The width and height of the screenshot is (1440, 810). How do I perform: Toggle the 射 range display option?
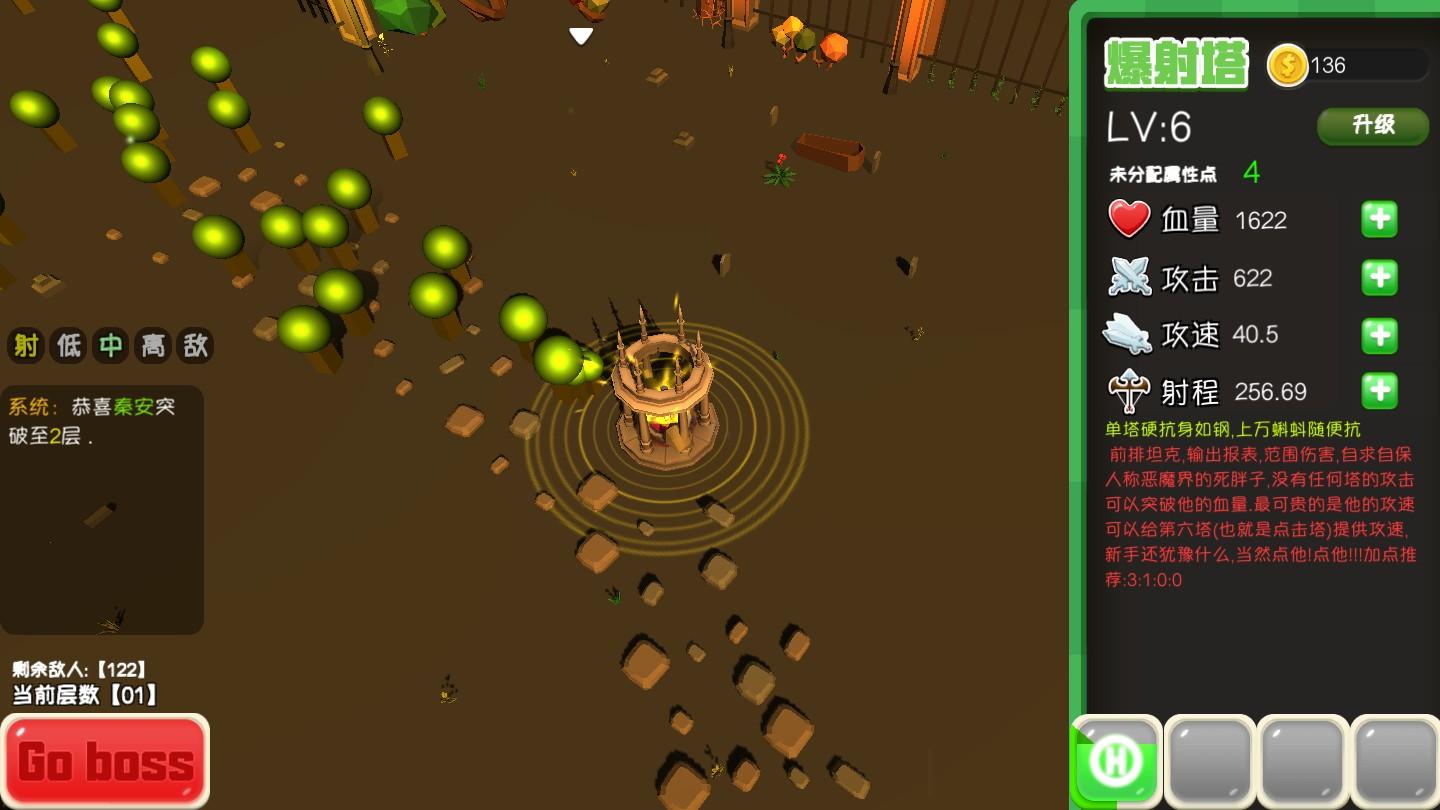pyautogui.click(x=26, y=346)
